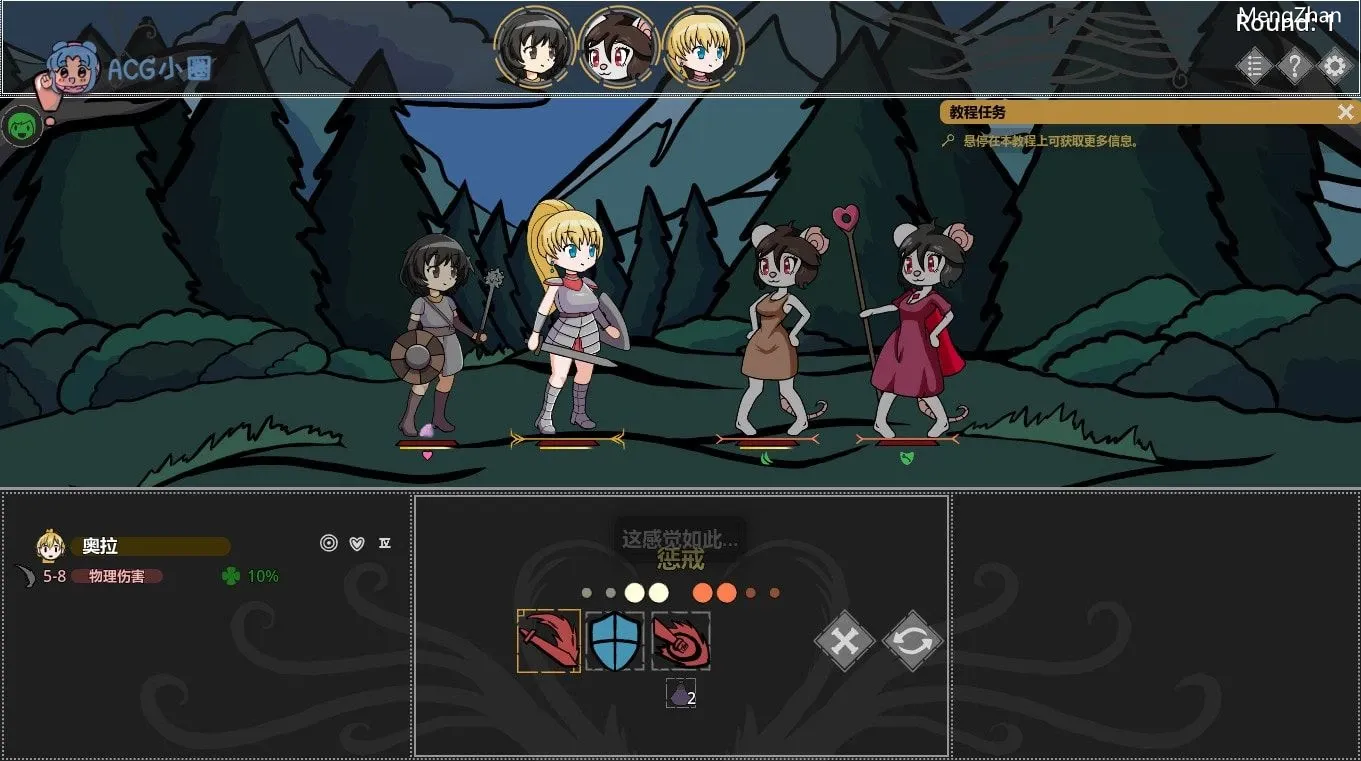Click the ACG小圈 logo at top left
The height and width of the screenshot is (761, 1361).
coord(130,69)
